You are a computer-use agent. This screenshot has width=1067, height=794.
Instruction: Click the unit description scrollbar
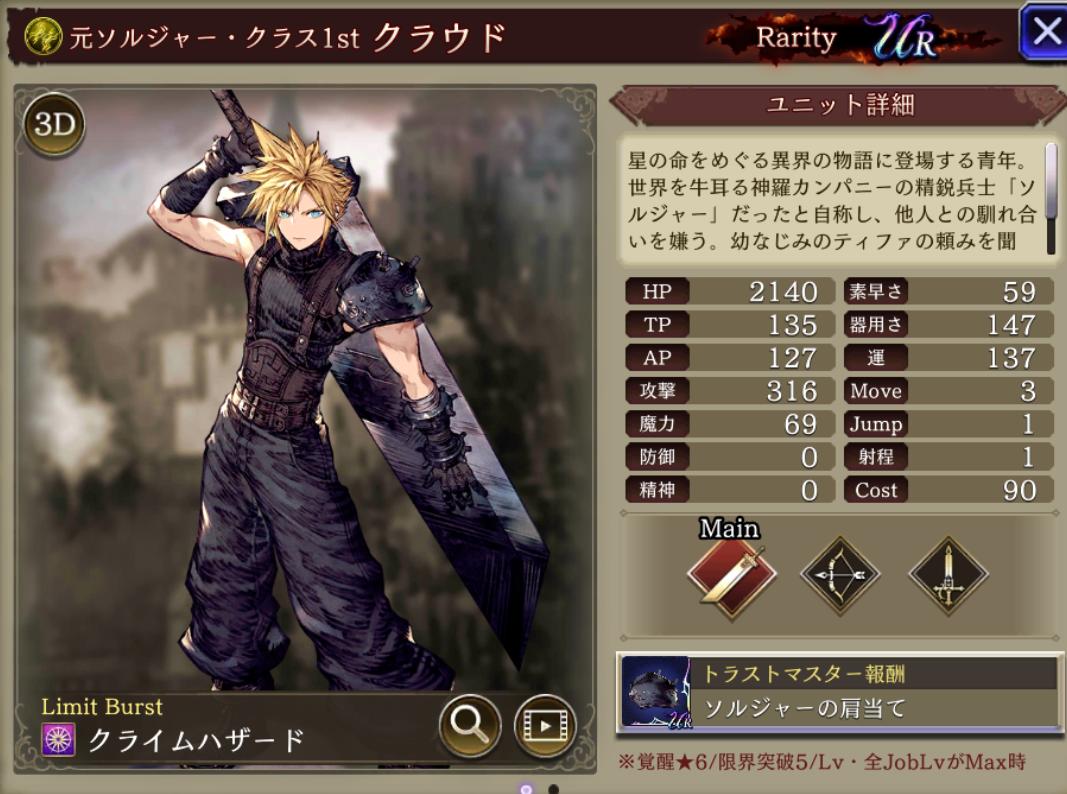tap(1051, 181)
